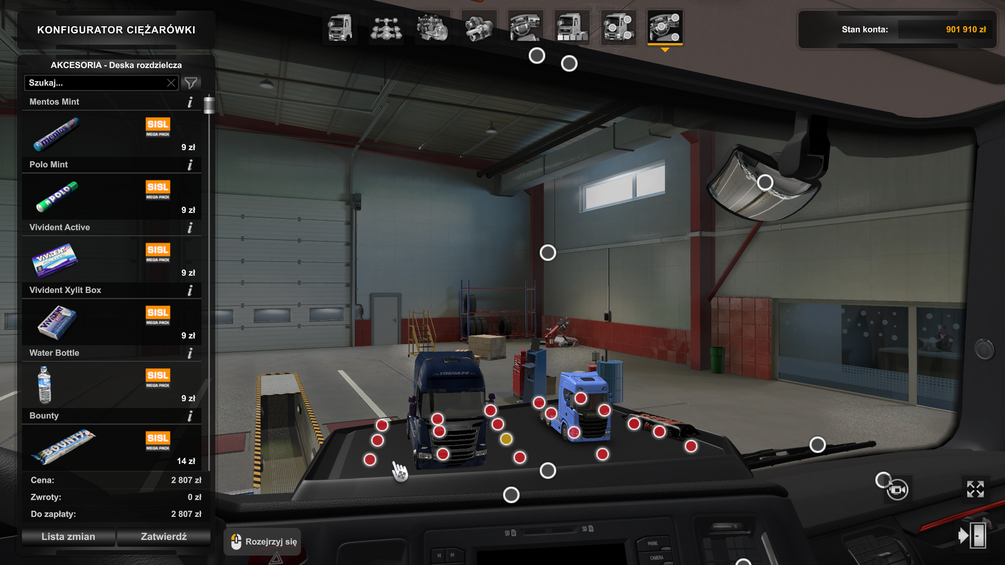This screenshot has height=565, width=1005.
Task: Open the accessory filter funnel
Action: tap(191, 83)
